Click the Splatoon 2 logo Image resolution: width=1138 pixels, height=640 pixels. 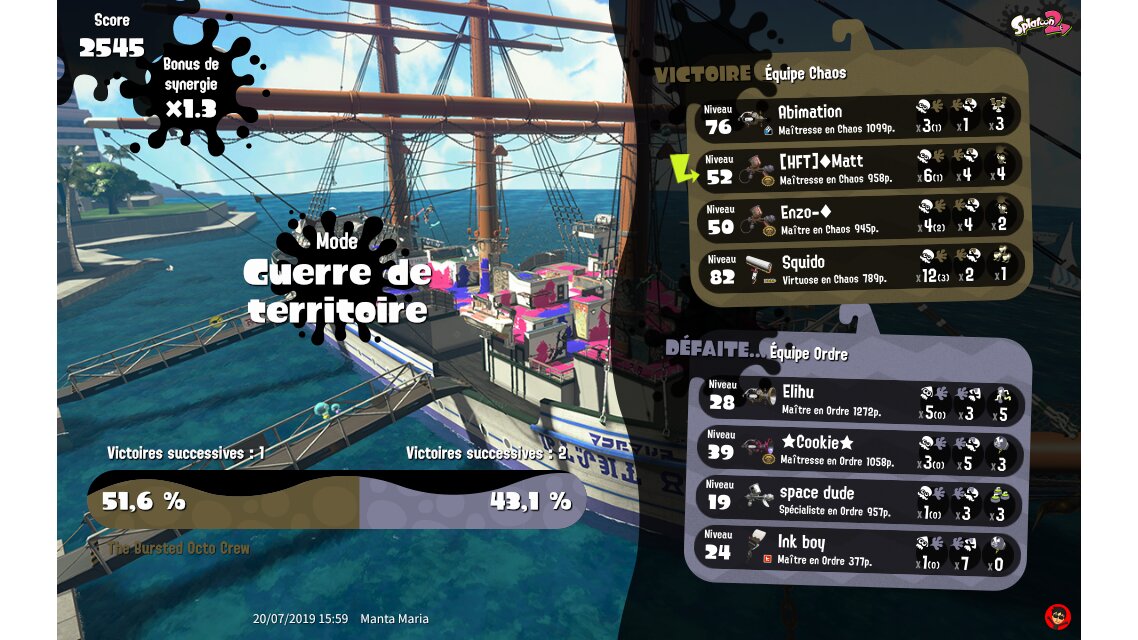[x=1041, y=24]
